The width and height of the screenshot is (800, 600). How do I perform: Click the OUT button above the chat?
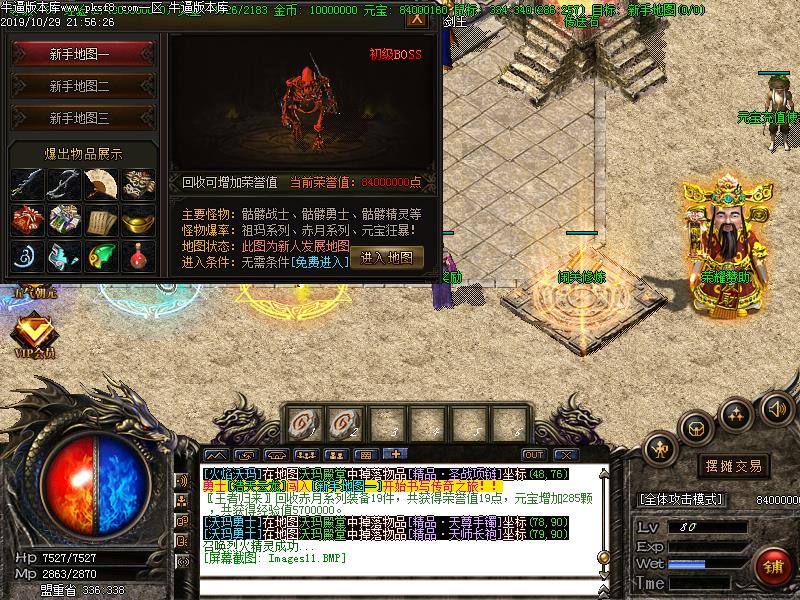[x=533, y=455]
